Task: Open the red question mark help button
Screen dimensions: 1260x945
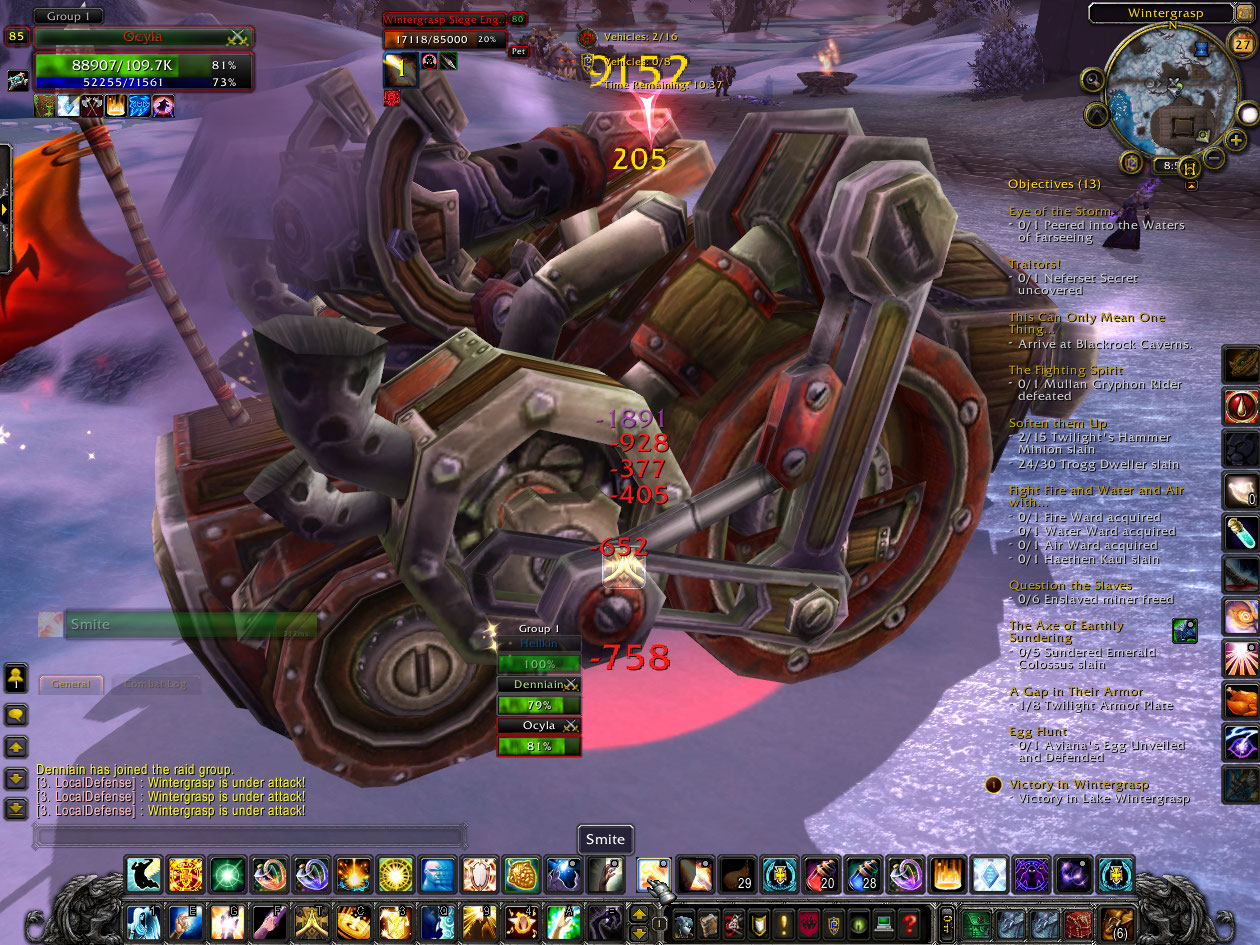Action: tap(908, 923)
